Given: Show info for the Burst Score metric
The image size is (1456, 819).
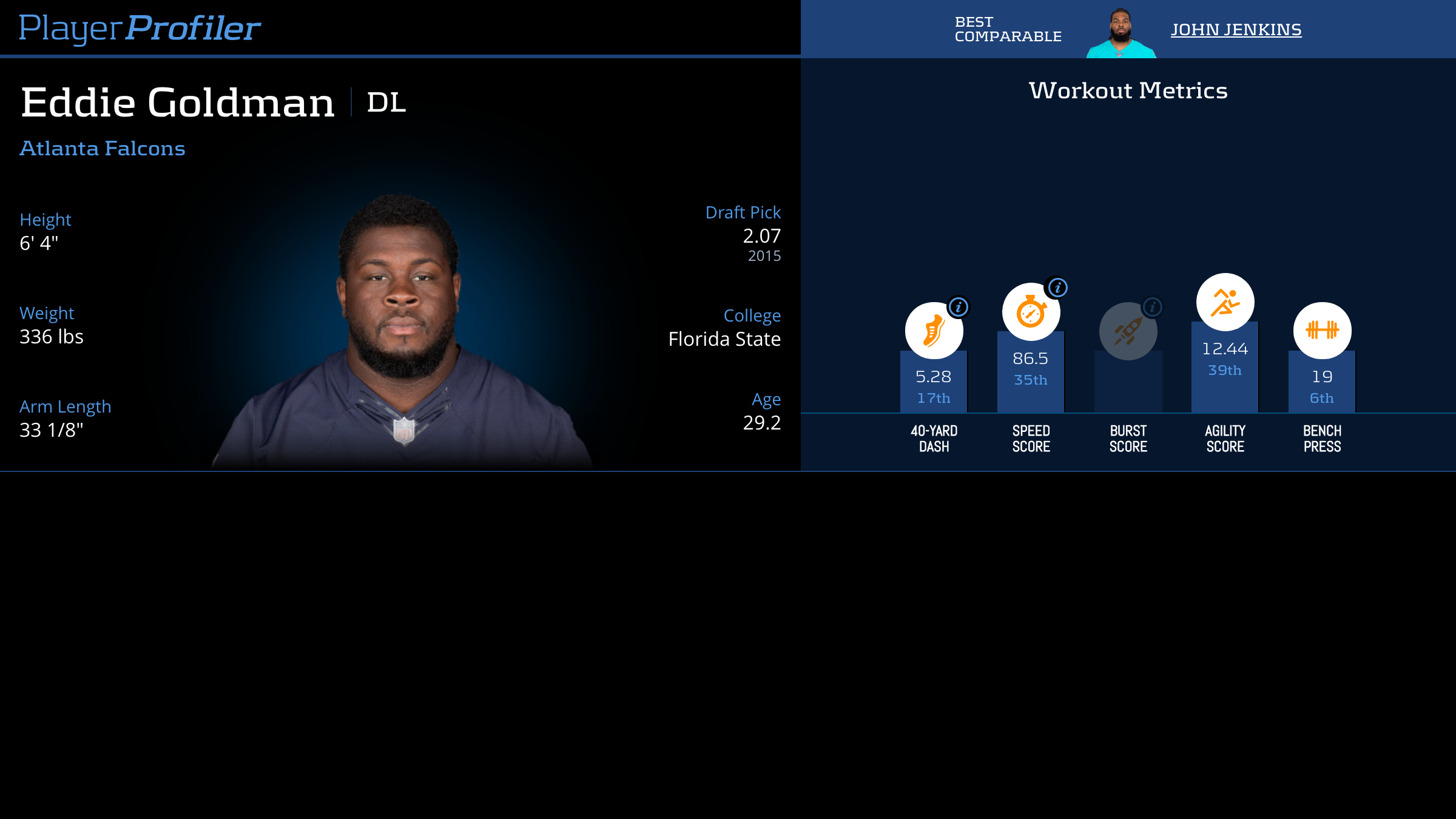Looking at the screenshot, I should coord(1153,308).
